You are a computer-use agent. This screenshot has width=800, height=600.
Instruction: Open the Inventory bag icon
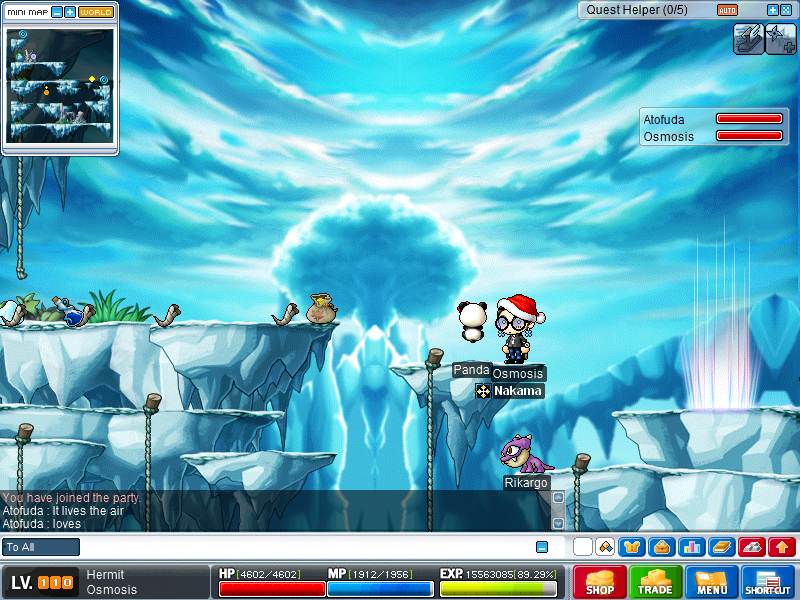660,547
